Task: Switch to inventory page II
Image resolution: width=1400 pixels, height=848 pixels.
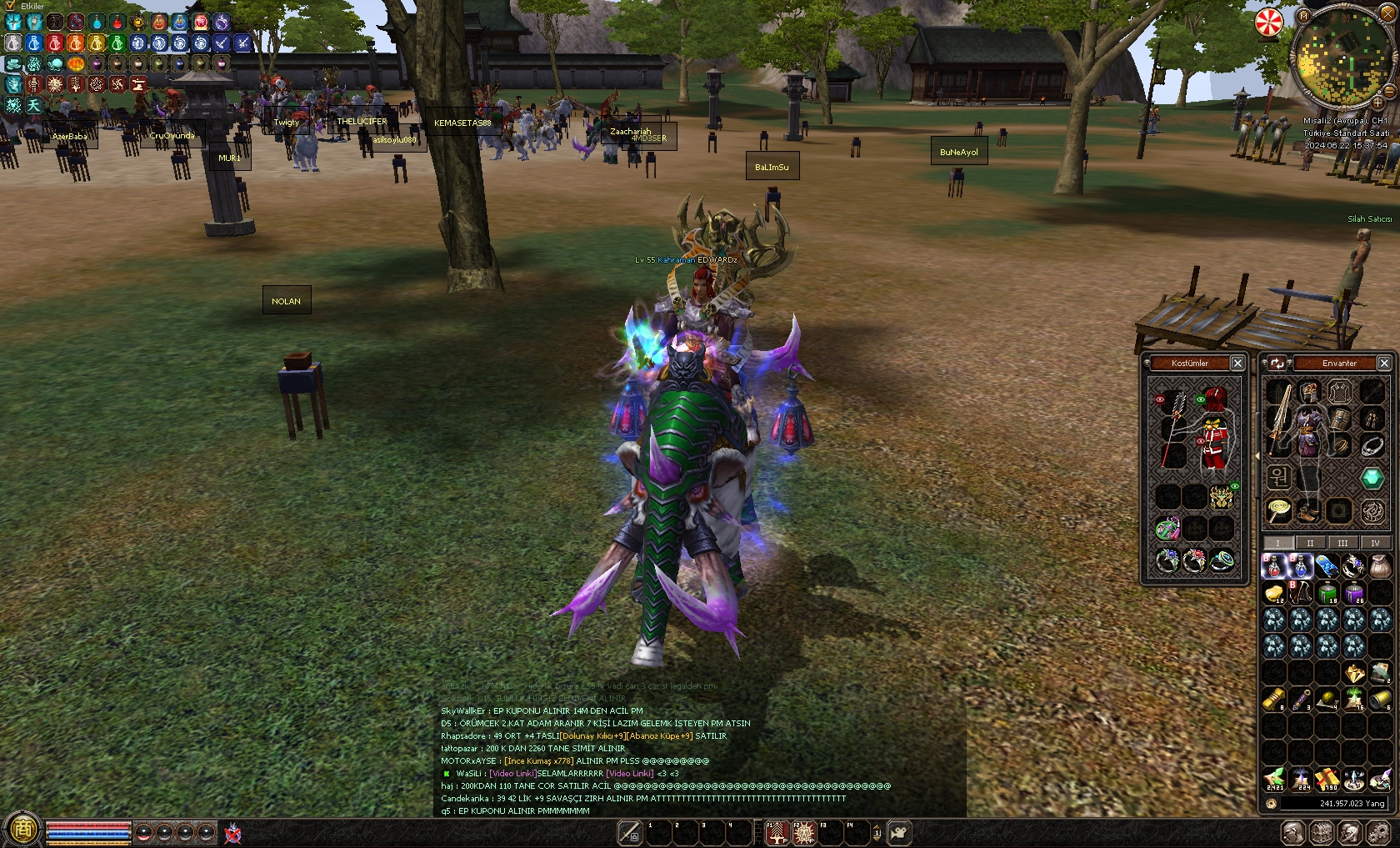Action: point(1310,543)
